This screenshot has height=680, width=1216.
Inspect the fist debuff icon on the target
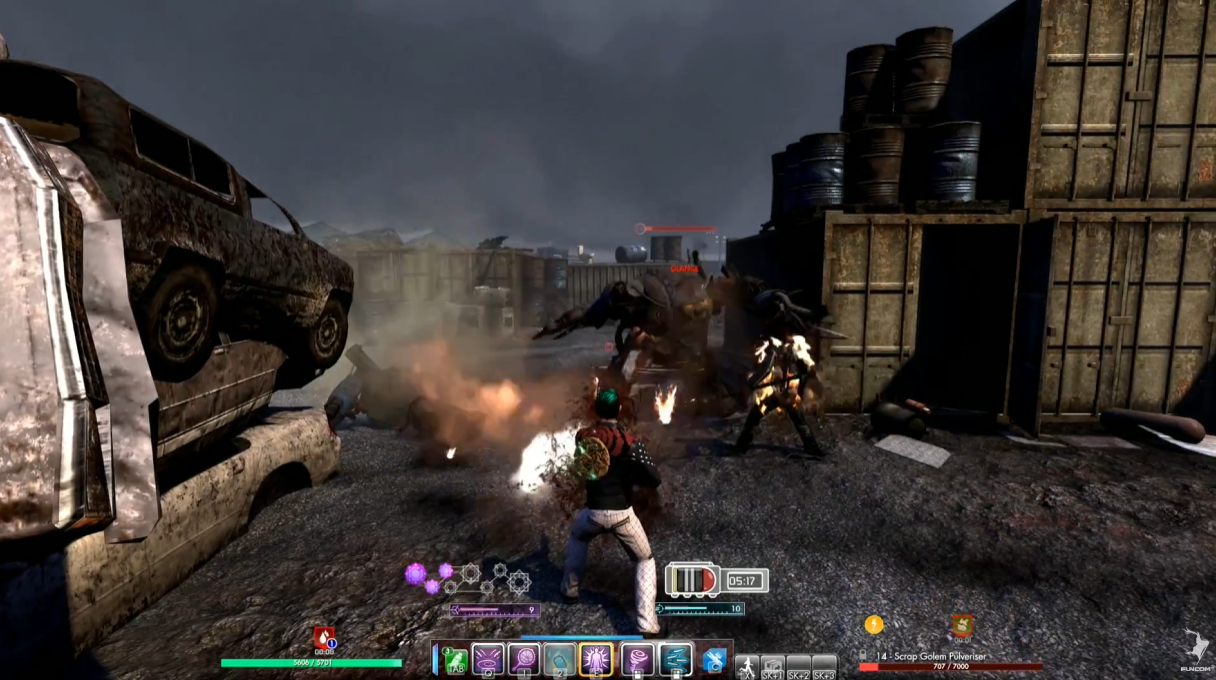point(962,626)
